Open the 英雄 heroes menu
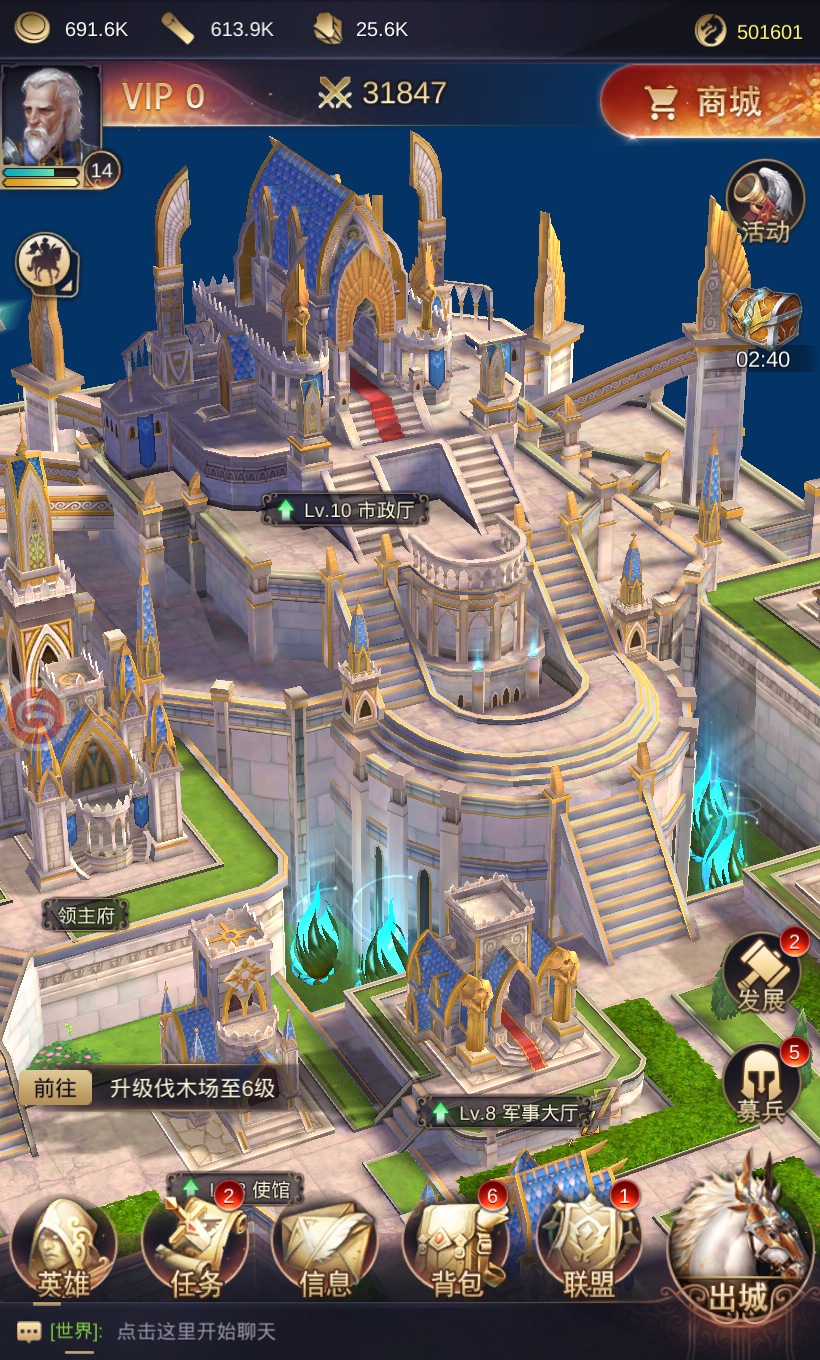The width and height of the screenshot is (820, 1360). pos(62,1252)
